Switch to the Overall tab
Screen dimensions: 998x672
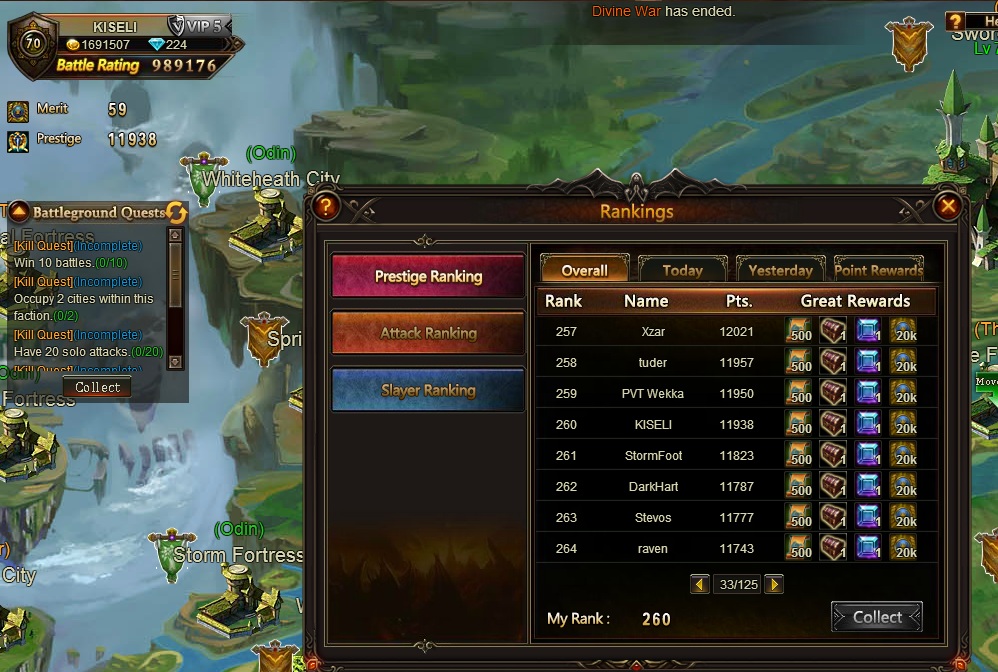pos(585,270)
